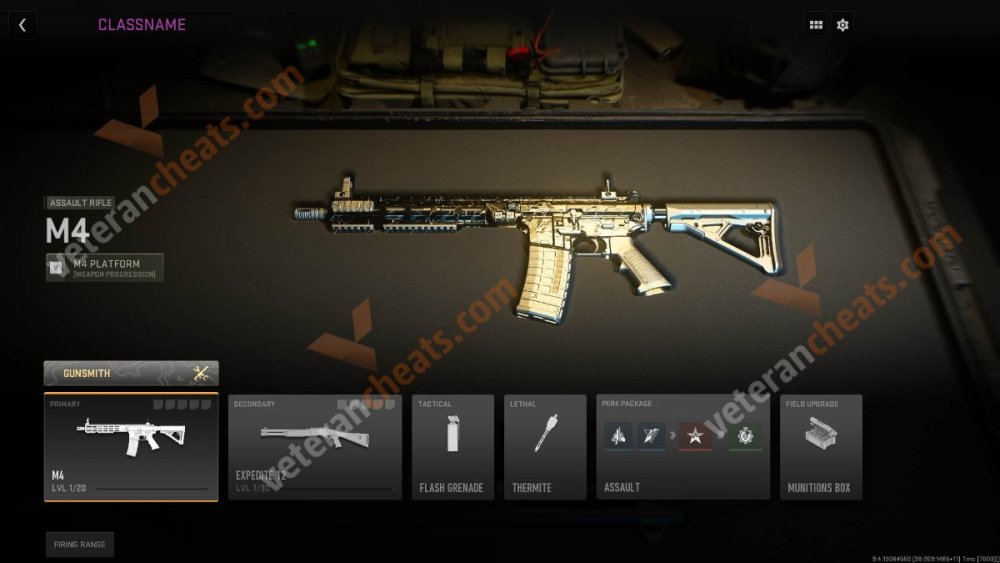1000x563 pixels.
Task: Open the Assault perk package
Action: tap(683, 447)
